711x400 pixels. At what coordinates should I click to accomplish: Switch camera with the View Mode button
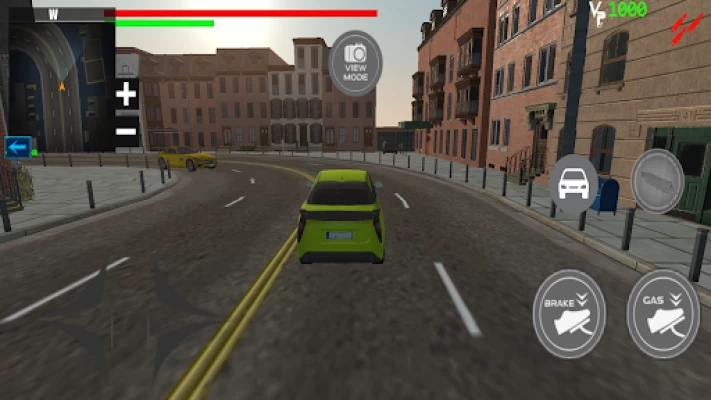click(355, 62)
